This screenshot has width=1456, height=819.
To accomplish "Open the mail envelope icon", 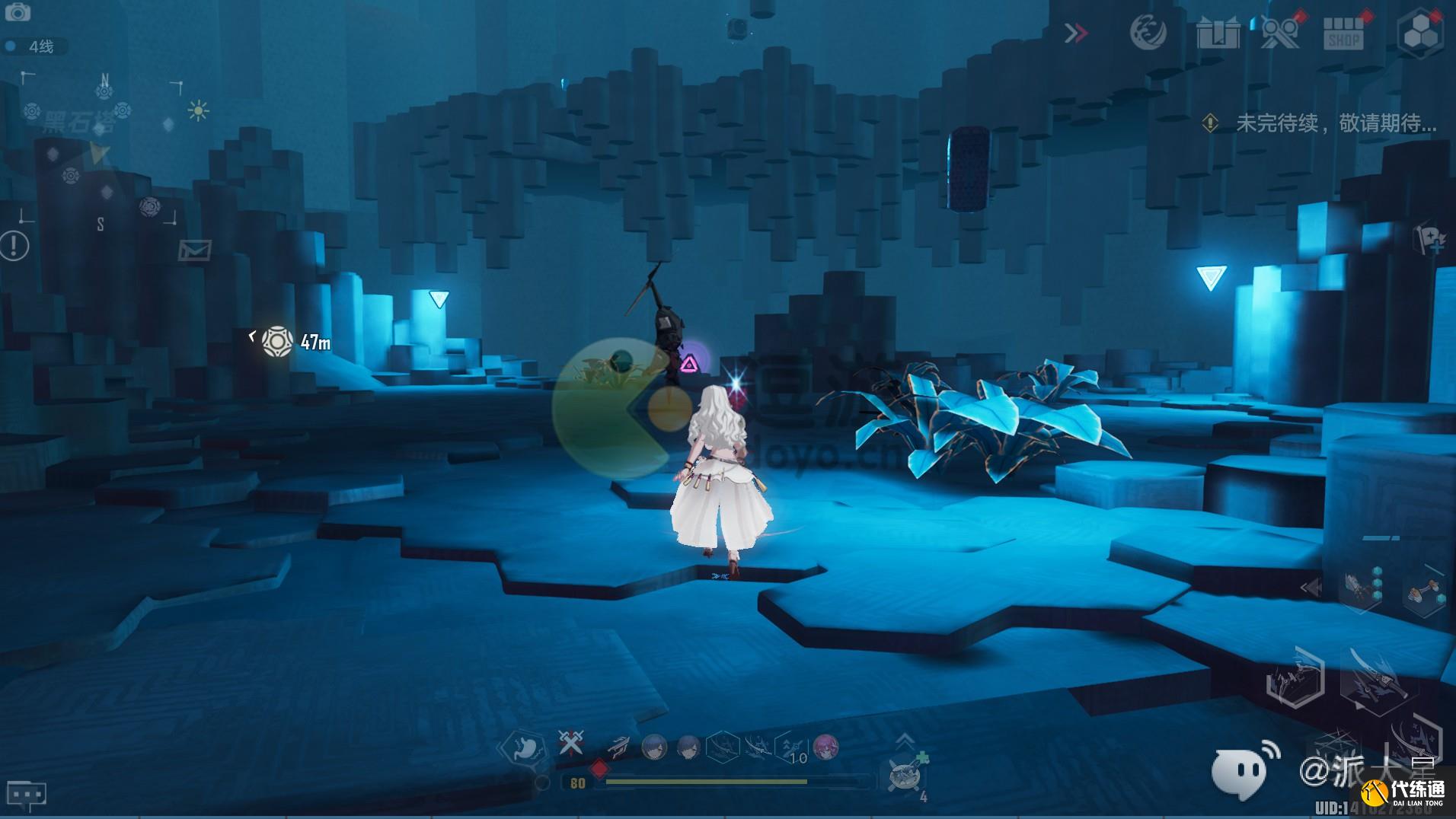I will click(194, 250).
